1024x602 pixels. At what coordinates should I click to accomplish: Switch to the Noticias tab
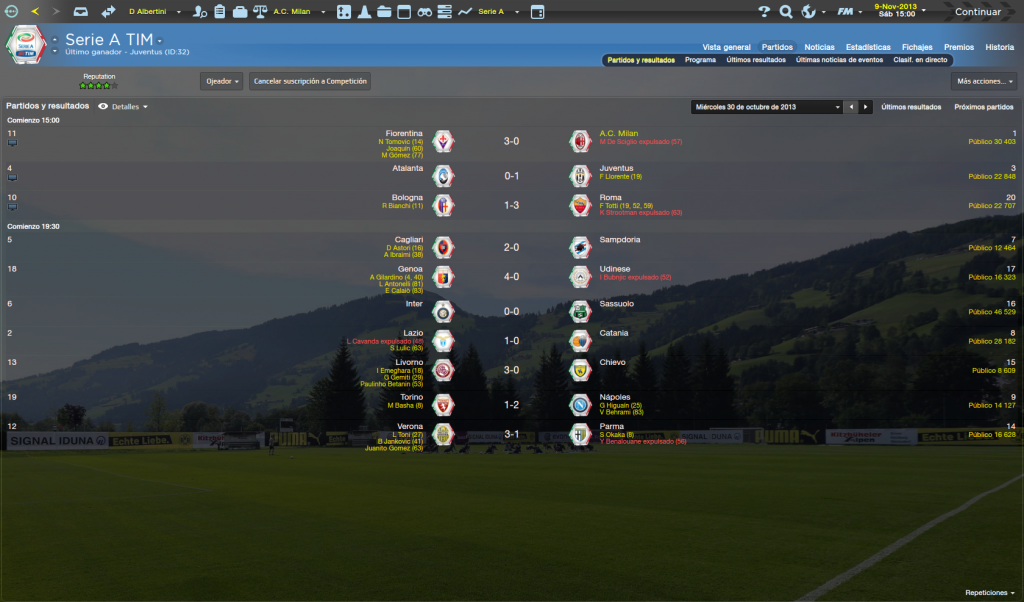(x=819, y=47)
